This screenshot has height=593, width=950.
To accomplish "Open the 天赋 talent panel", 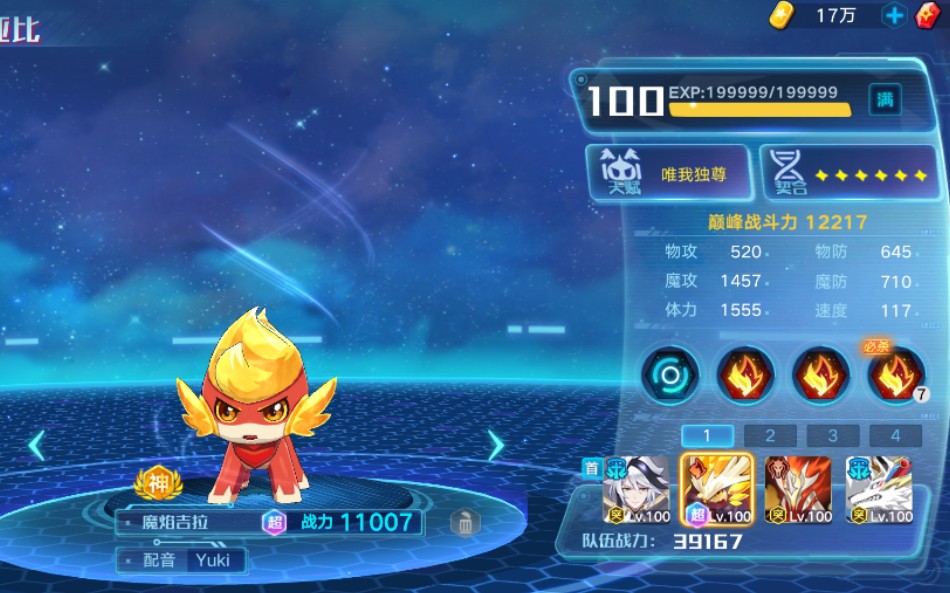I will (x=669, y=174).
